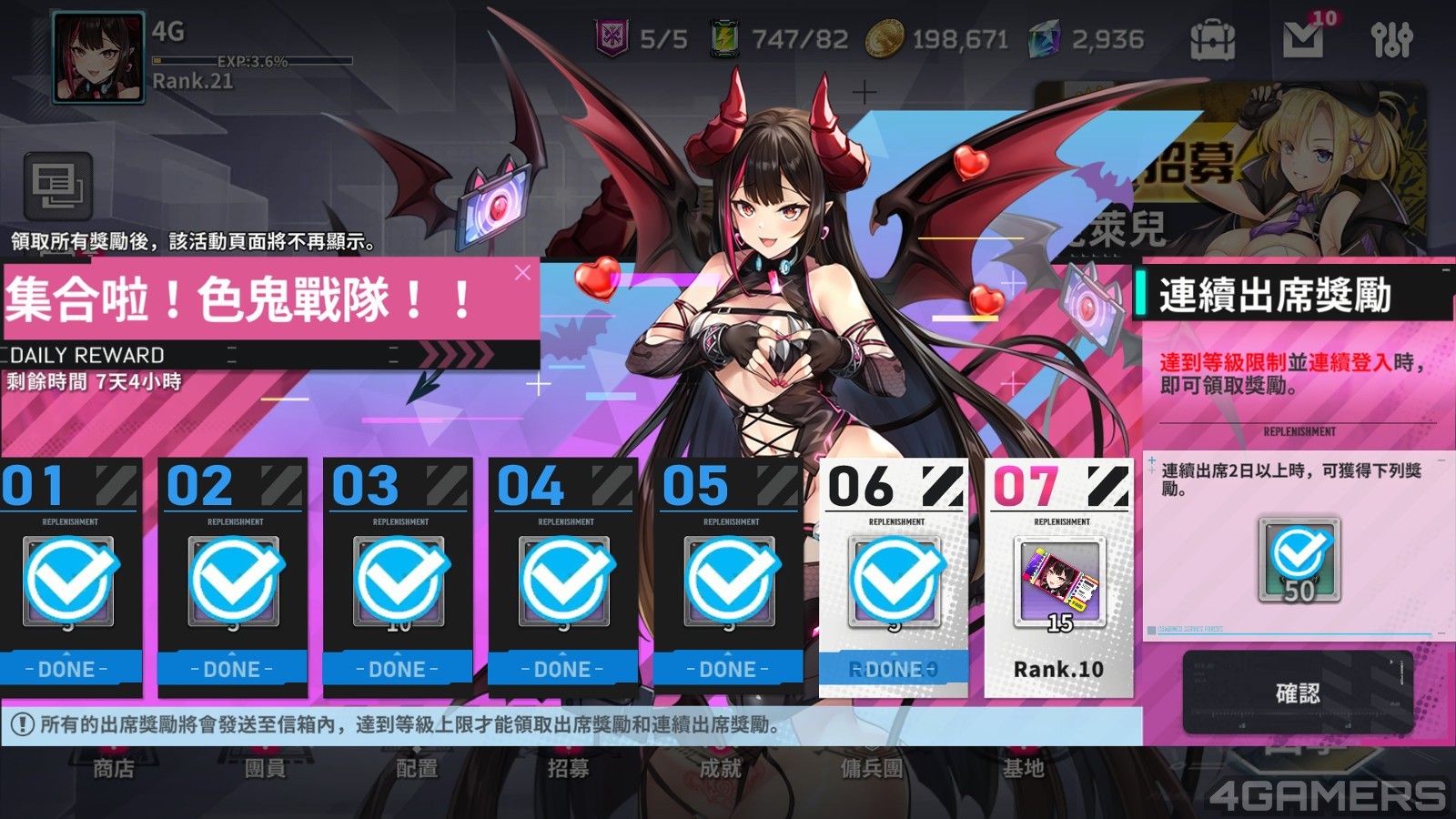Image resolution: width=1456 pixels, height=819 pixels.
Task: Open the briefcase inventory icon
Action: tap(1212, 39)
